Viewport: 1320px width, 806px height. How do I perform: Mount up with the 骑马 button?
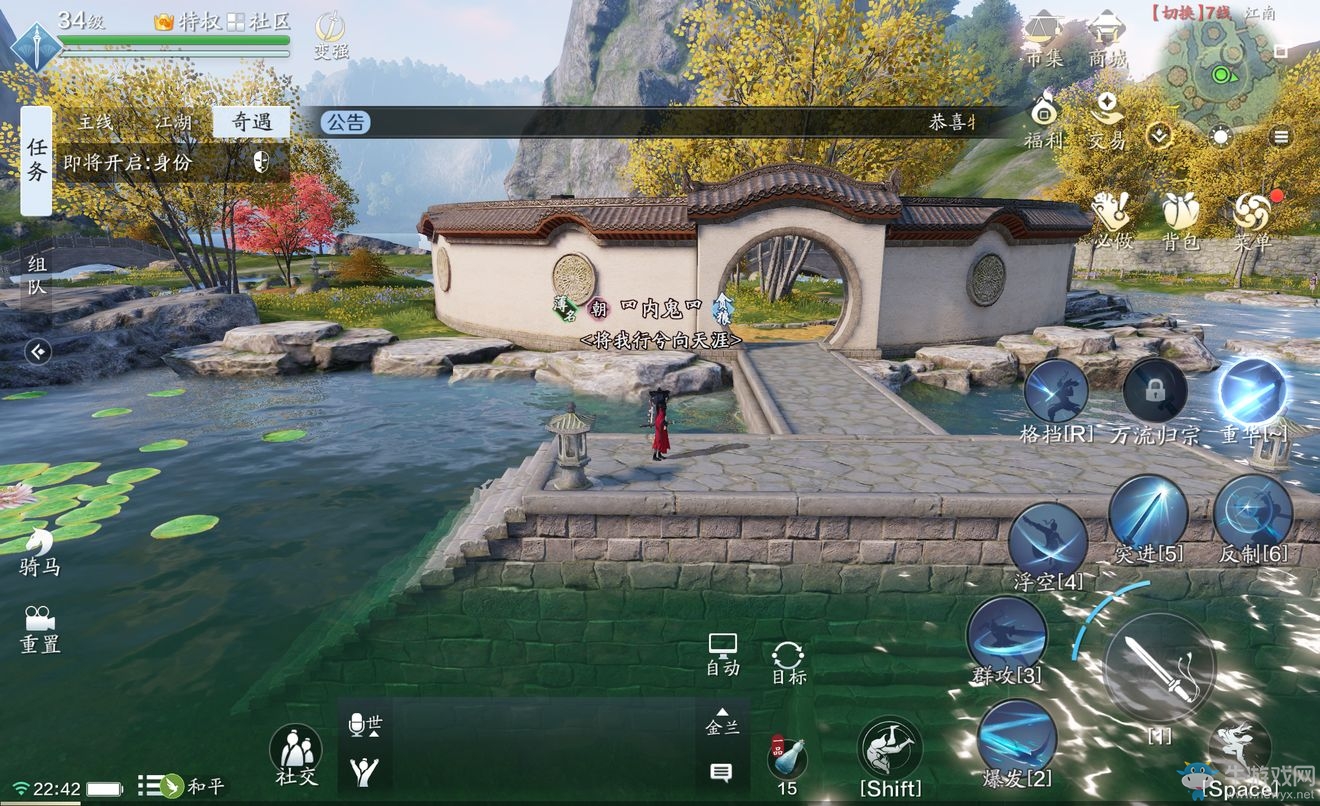40,550
